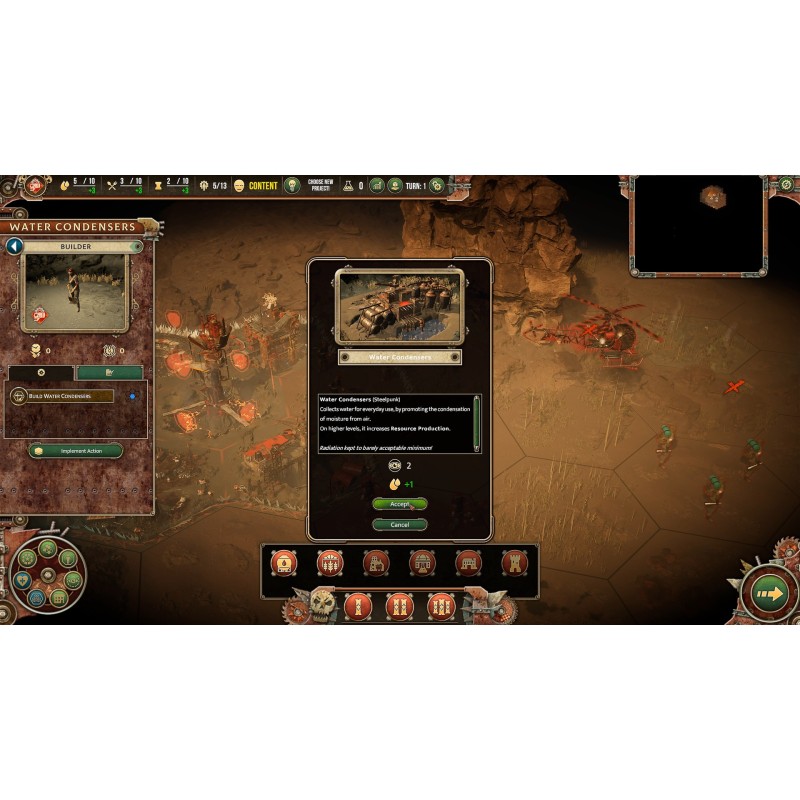Image resolution: width=800 pixels, height=800 pixels.
Task: Choose the domed hall building icon
Action: coord(422,563)
